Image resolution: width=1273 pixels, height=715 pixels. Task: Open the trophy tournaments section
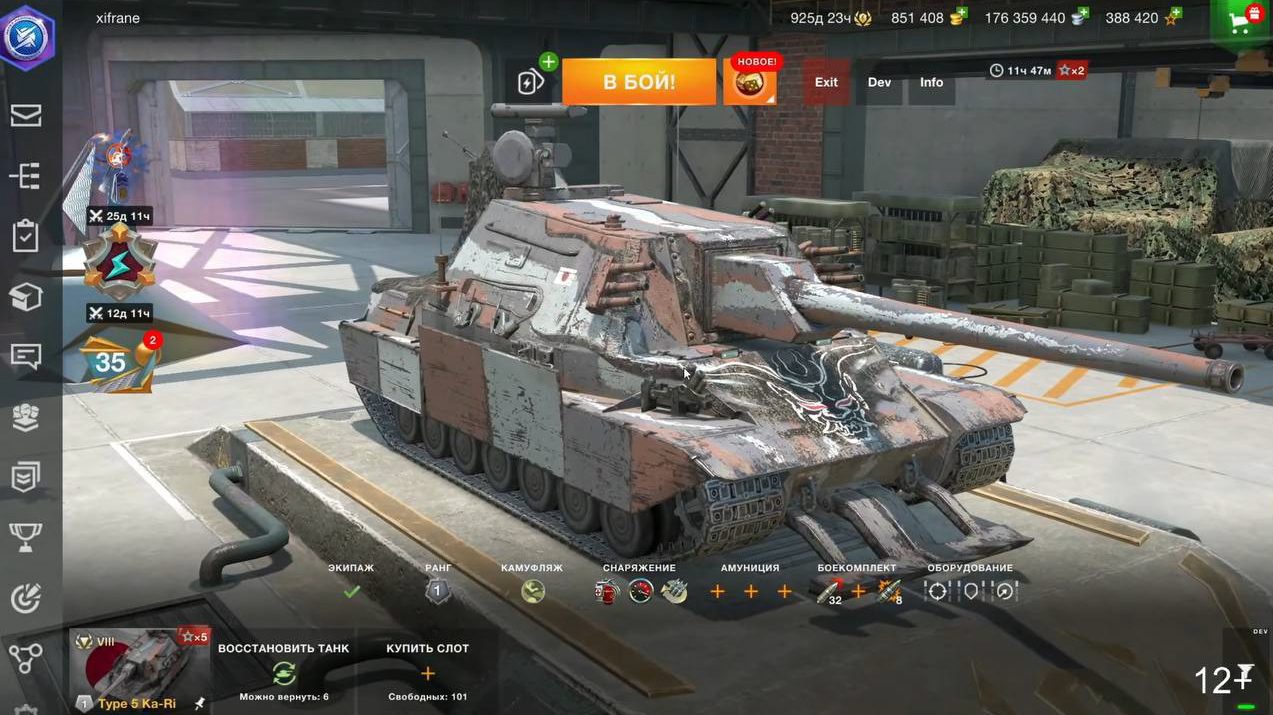[x=26, y=537]
